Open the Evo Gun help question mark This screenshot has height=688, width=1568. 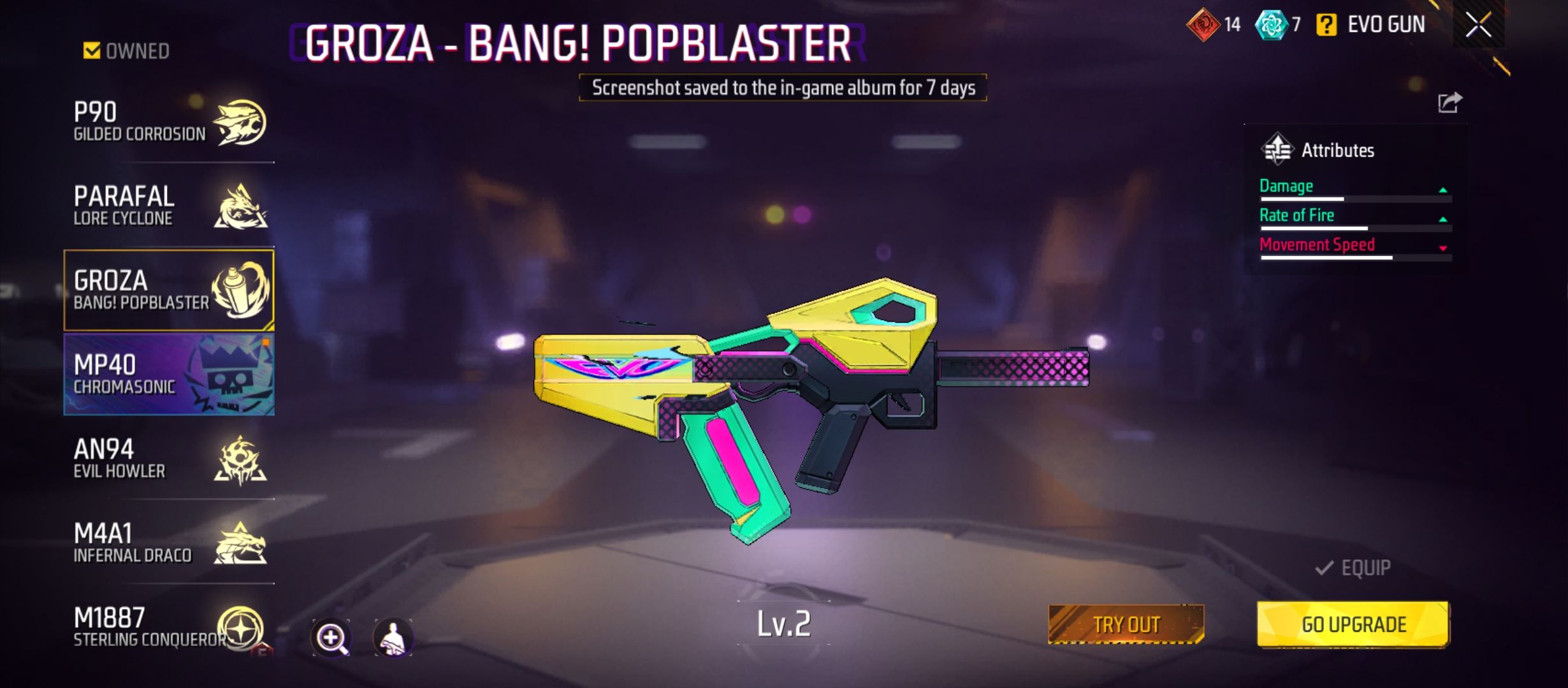pos(1326,25)
